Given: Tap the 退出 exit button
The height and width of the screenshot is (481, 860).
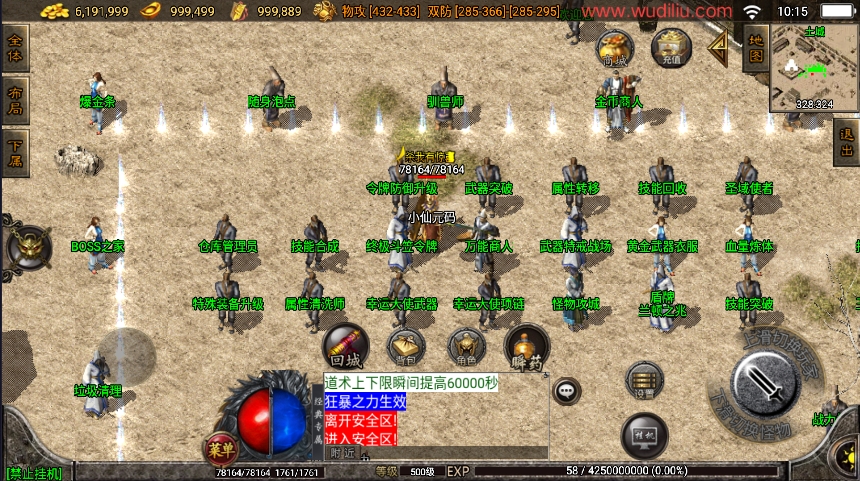Looking at the screenshot, I should pos(847,144).
